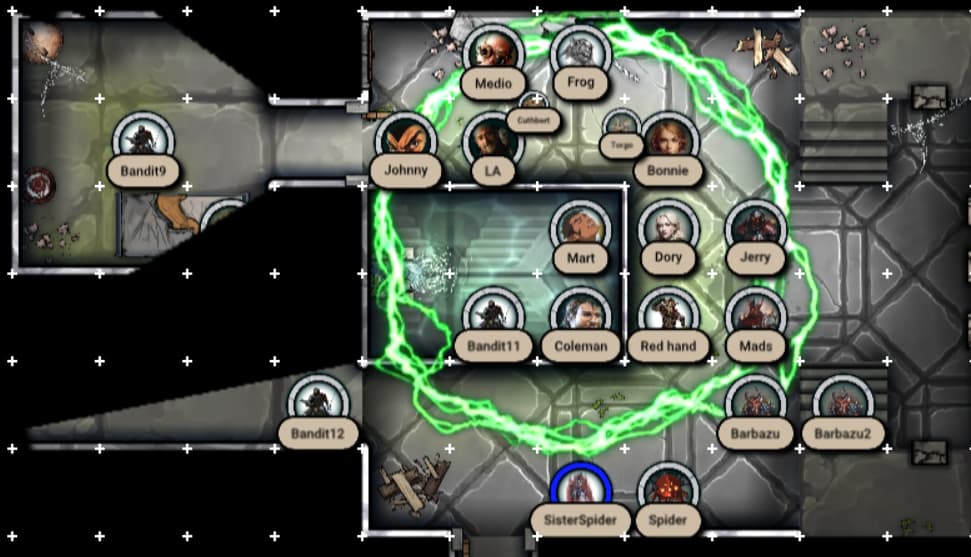Screen dimensions: 971x557
Task: Click the Medio character token
Action: [x=493, y=52]
